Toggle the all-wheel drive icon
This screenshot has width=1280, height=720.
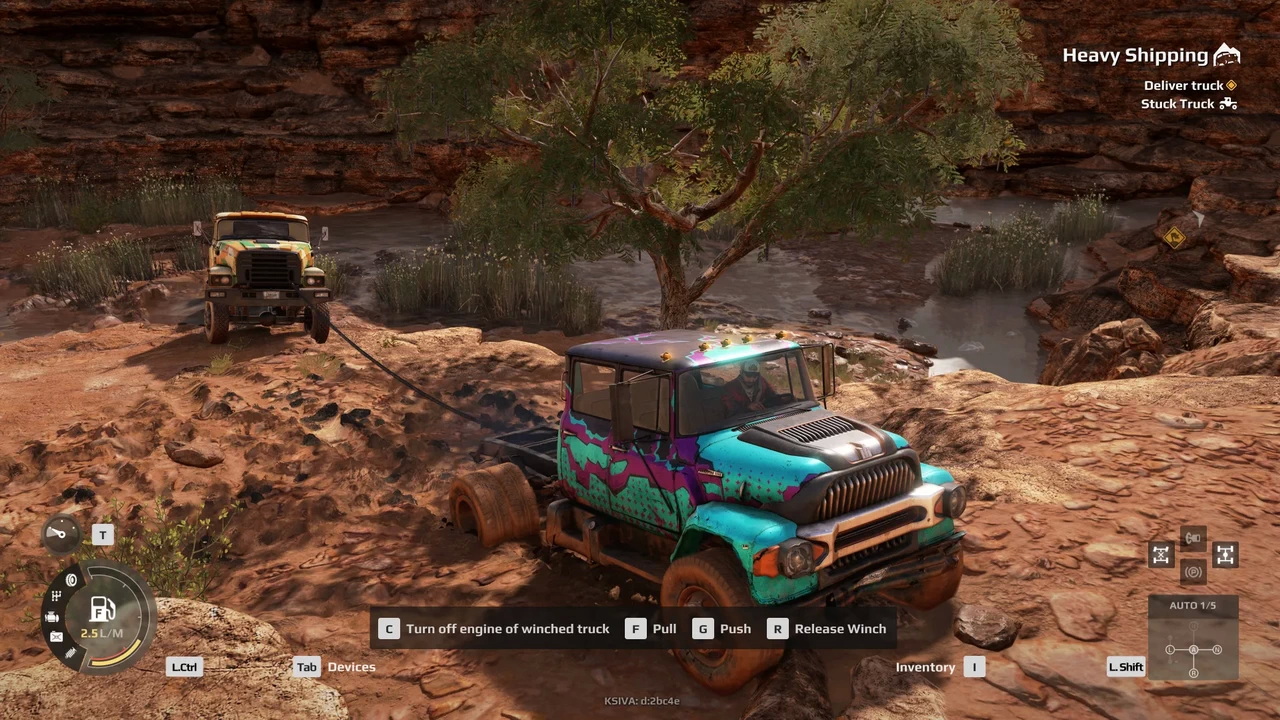pos(1225,555)
